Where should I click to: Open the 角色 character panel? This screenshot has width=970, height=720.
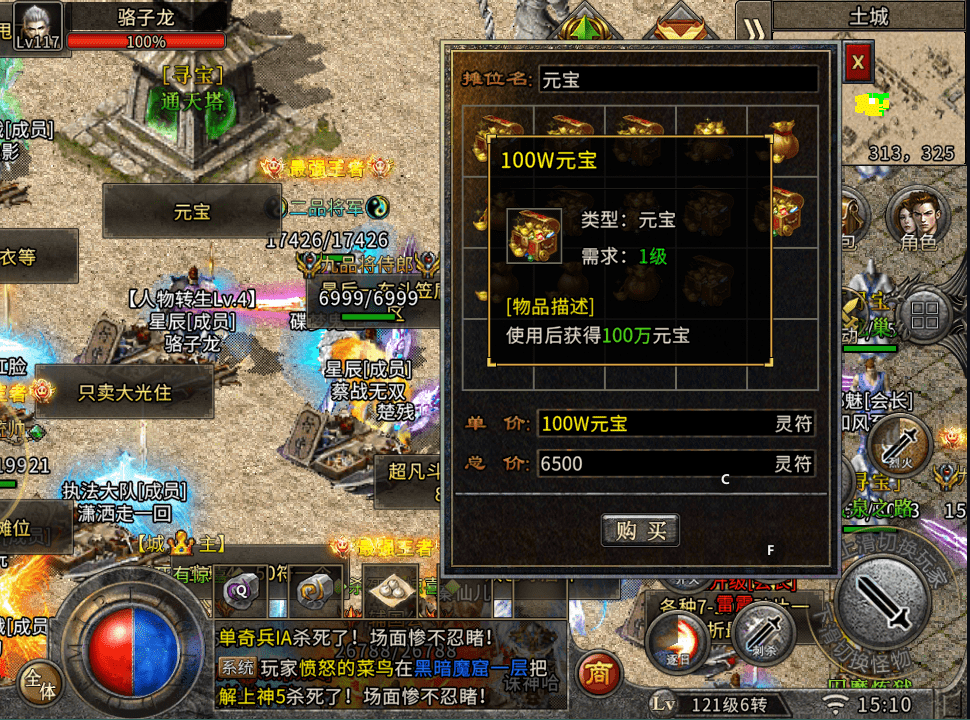917,220
